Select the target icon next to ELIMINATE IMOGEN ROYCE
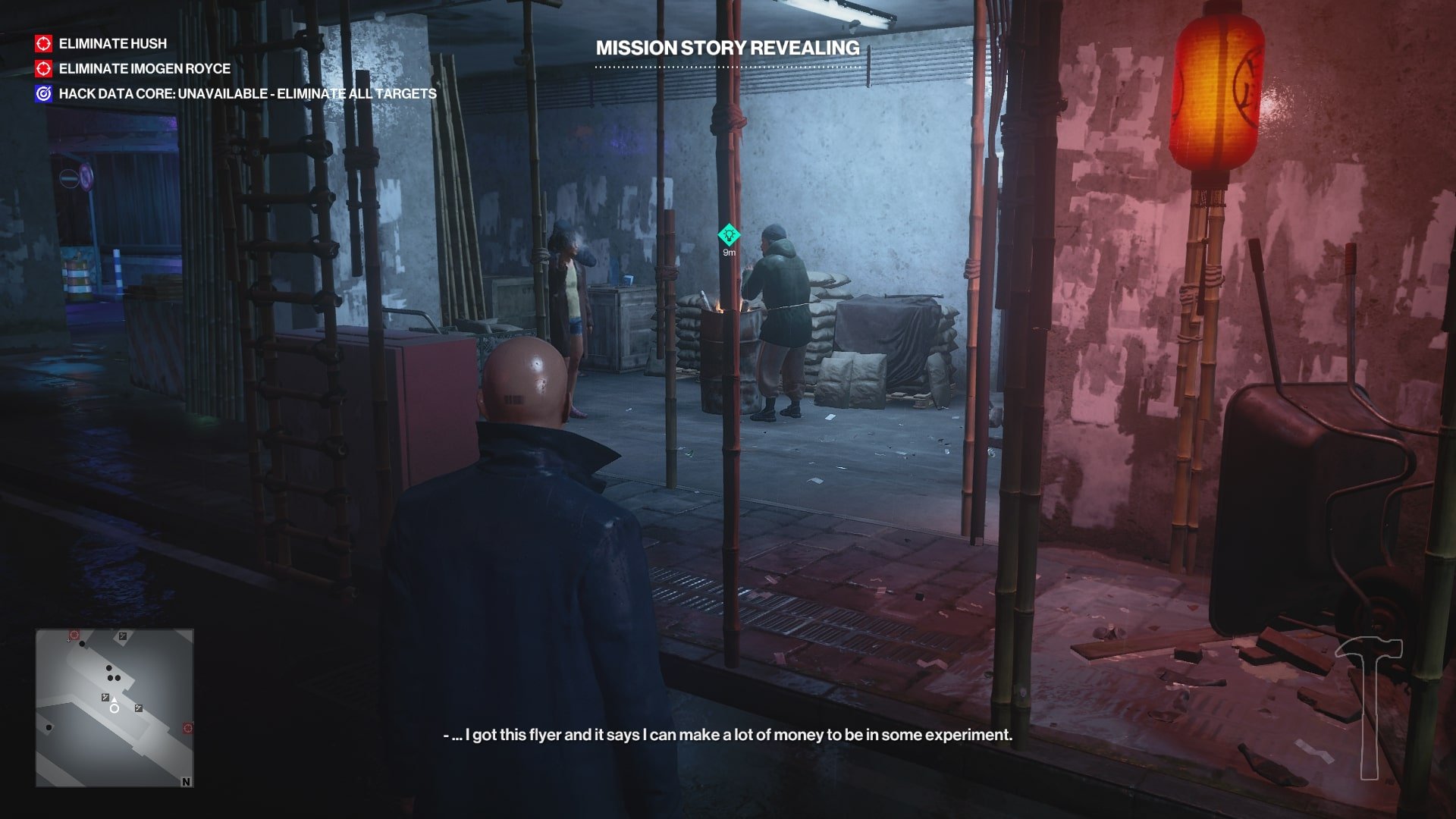Screen dimensions: 1456x819 click(x=43, y=69)
